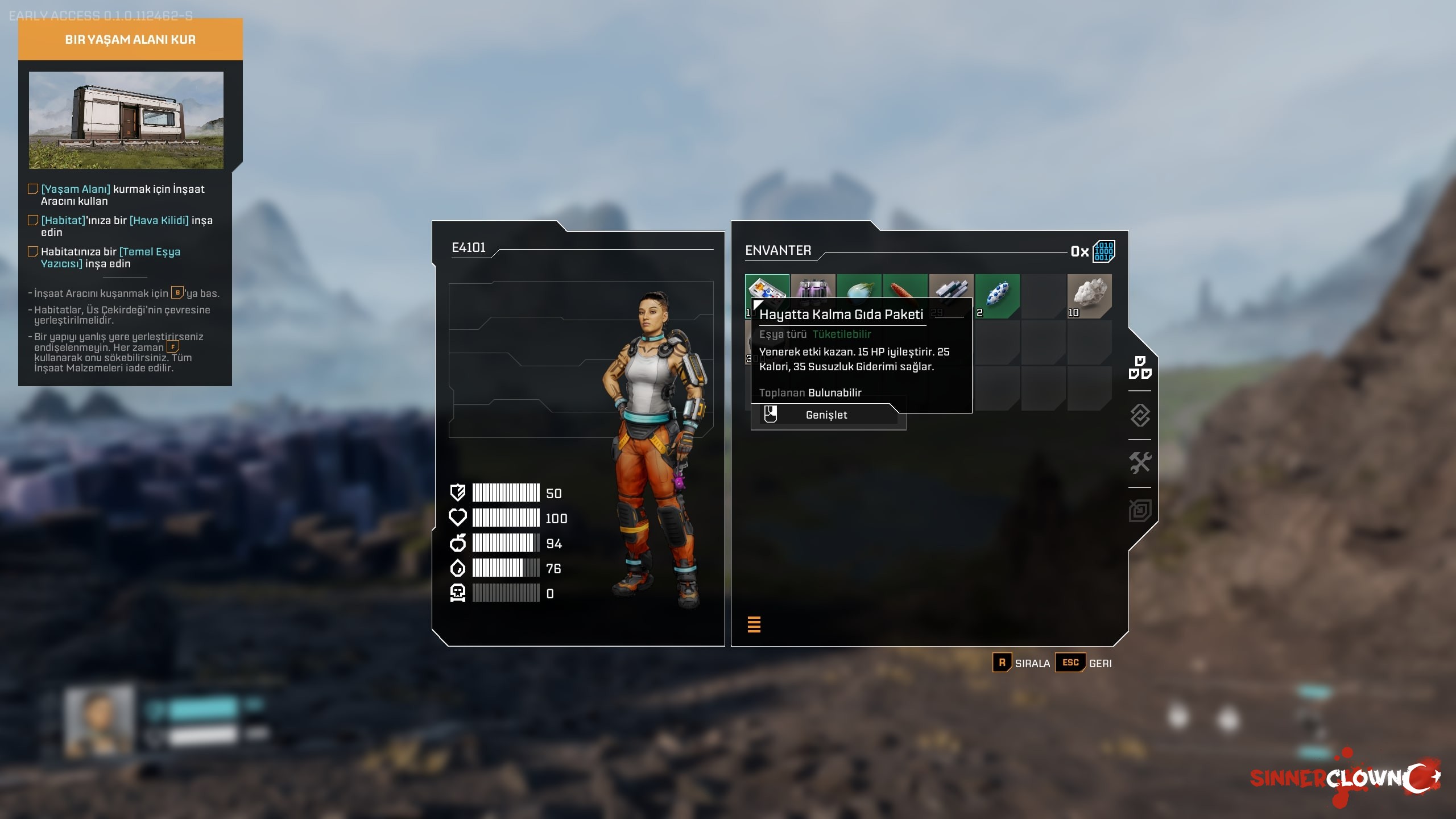
Task: Click the Genişlet expand option
Action: pos(826,415)
